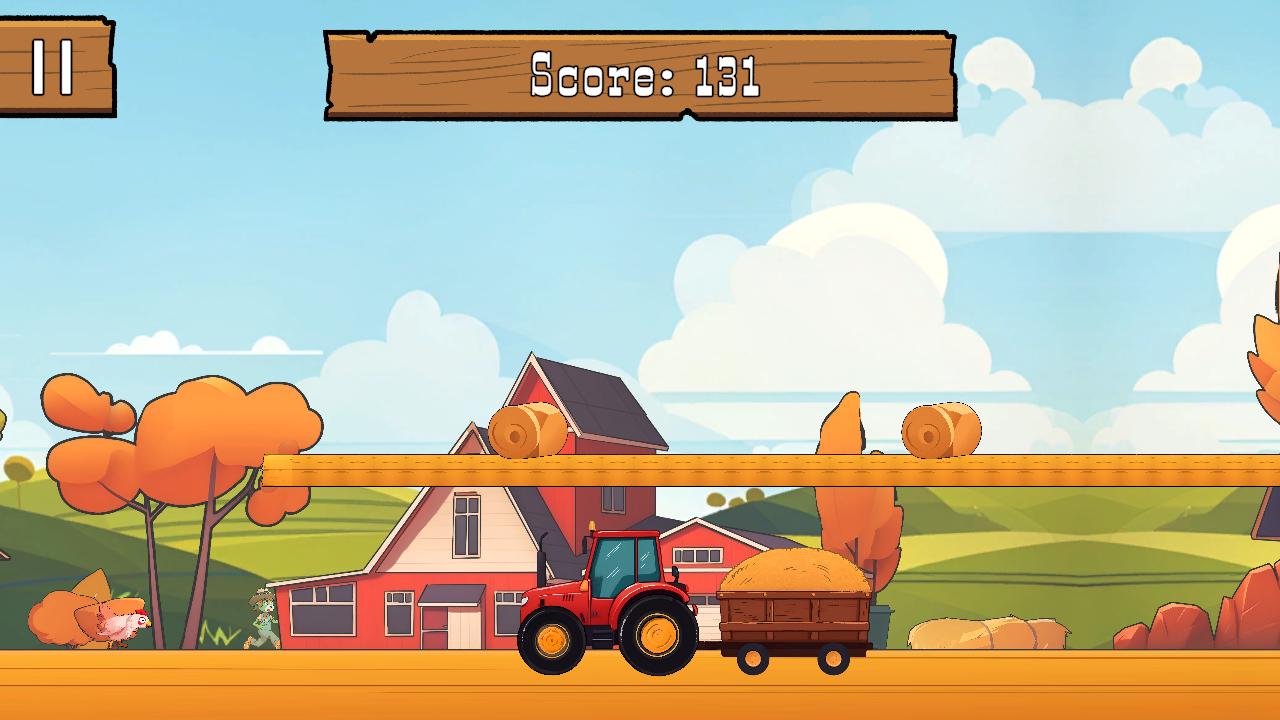1280x720 pixels.
Task: Select the rolling hay bale on the right plank
Action: [x=940, y=430]
